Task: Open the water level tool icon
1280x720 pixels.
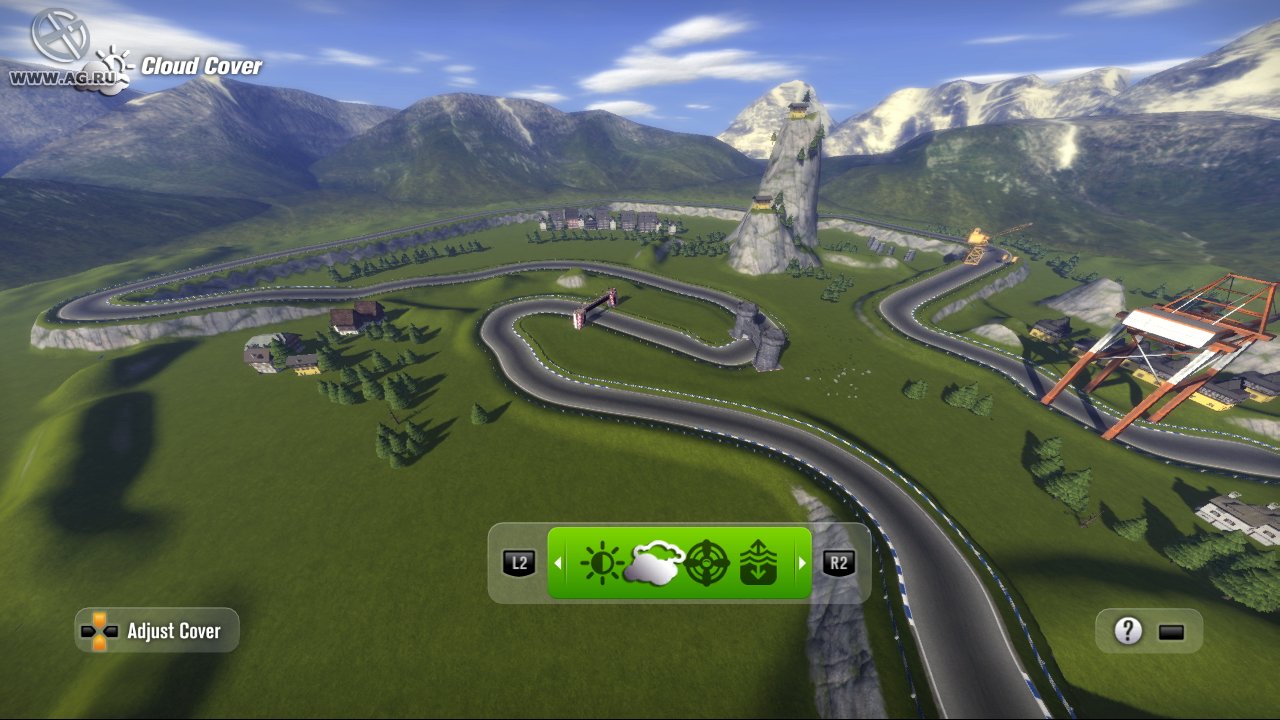Action: click(x=757, y=563)
